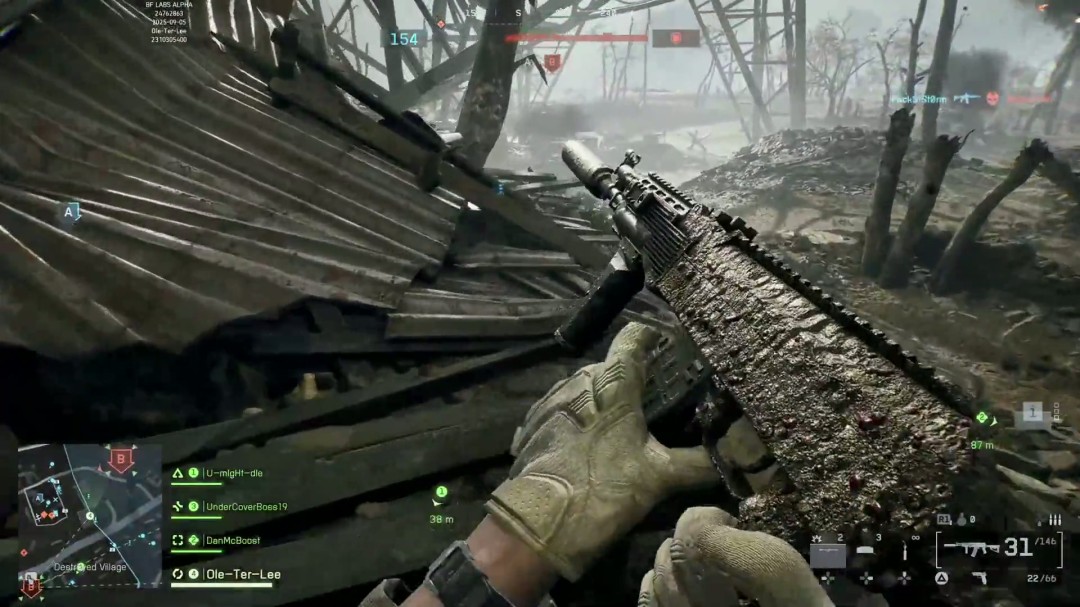Choose squad member DanMcBoost
1080x607 pixels.
point(233,540)
